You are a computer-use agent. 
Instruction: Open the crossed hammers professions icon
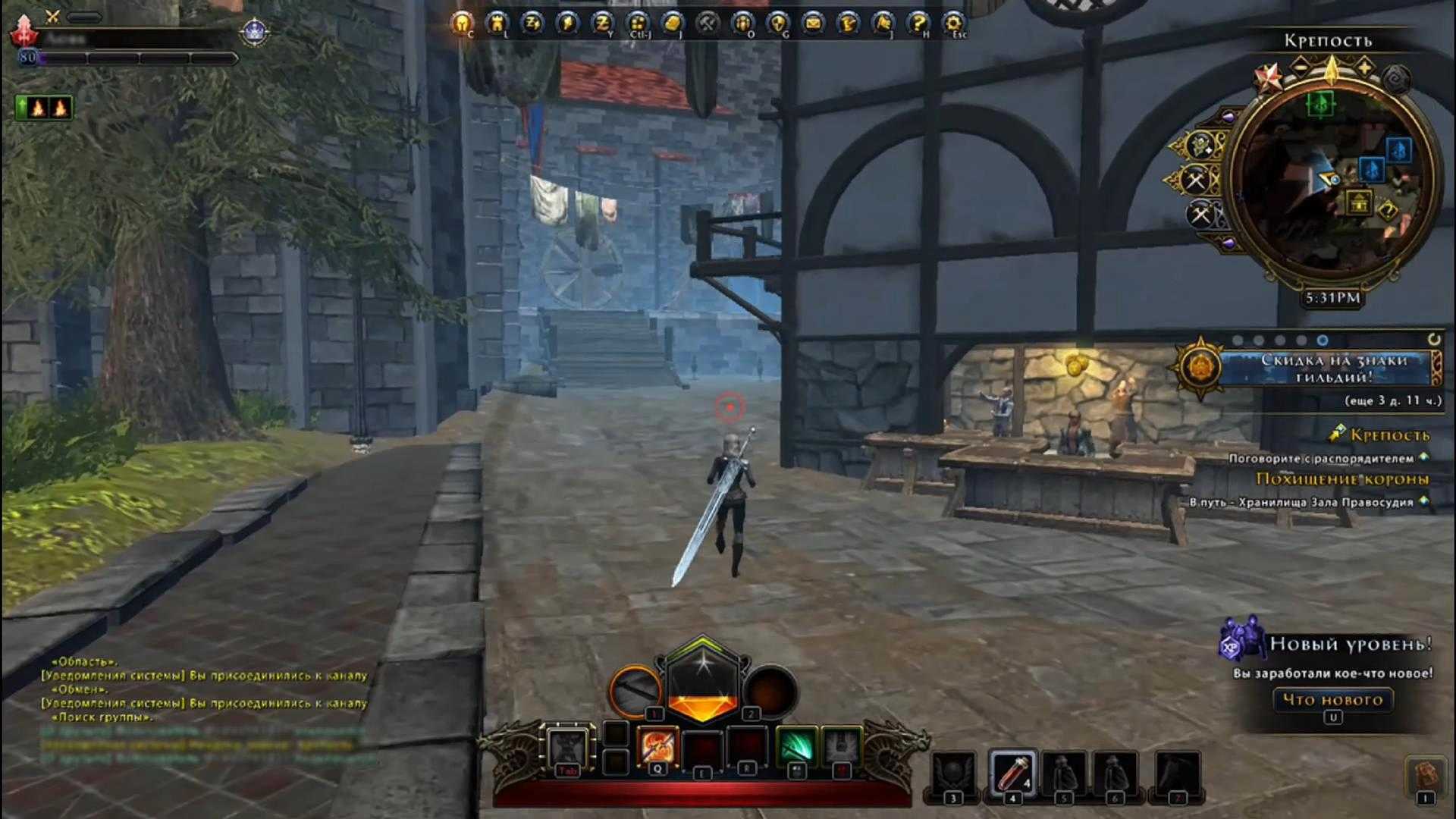(707, 24)
